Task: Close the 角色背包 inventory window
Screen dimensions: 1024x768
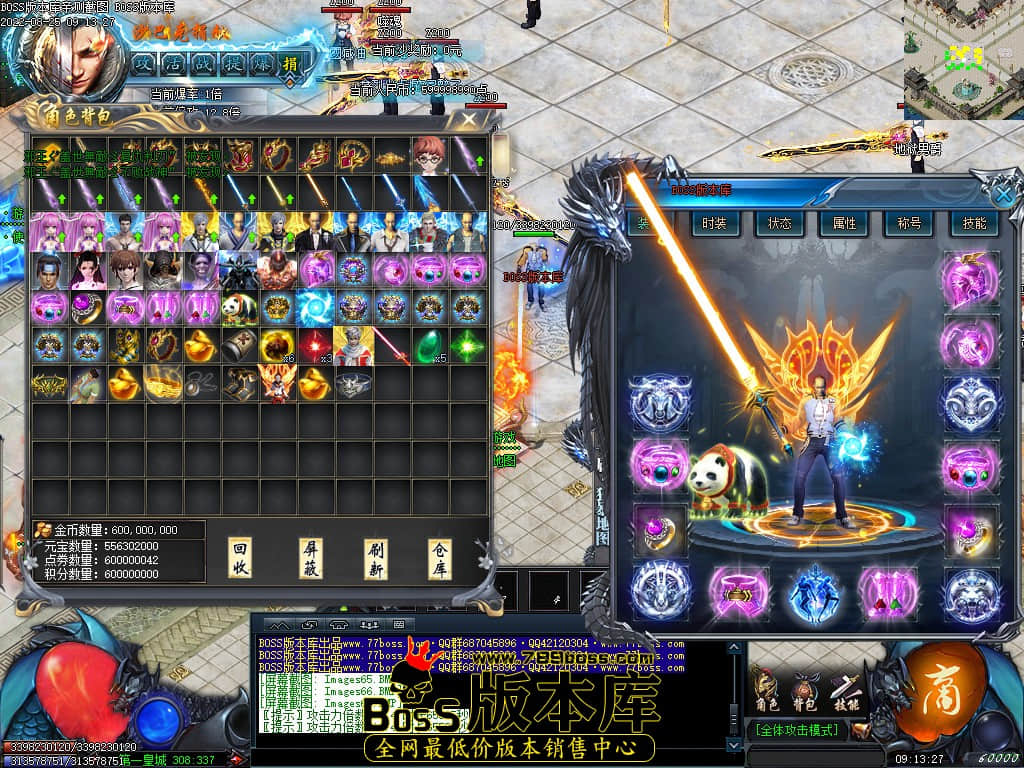Action: coord(468,119)
